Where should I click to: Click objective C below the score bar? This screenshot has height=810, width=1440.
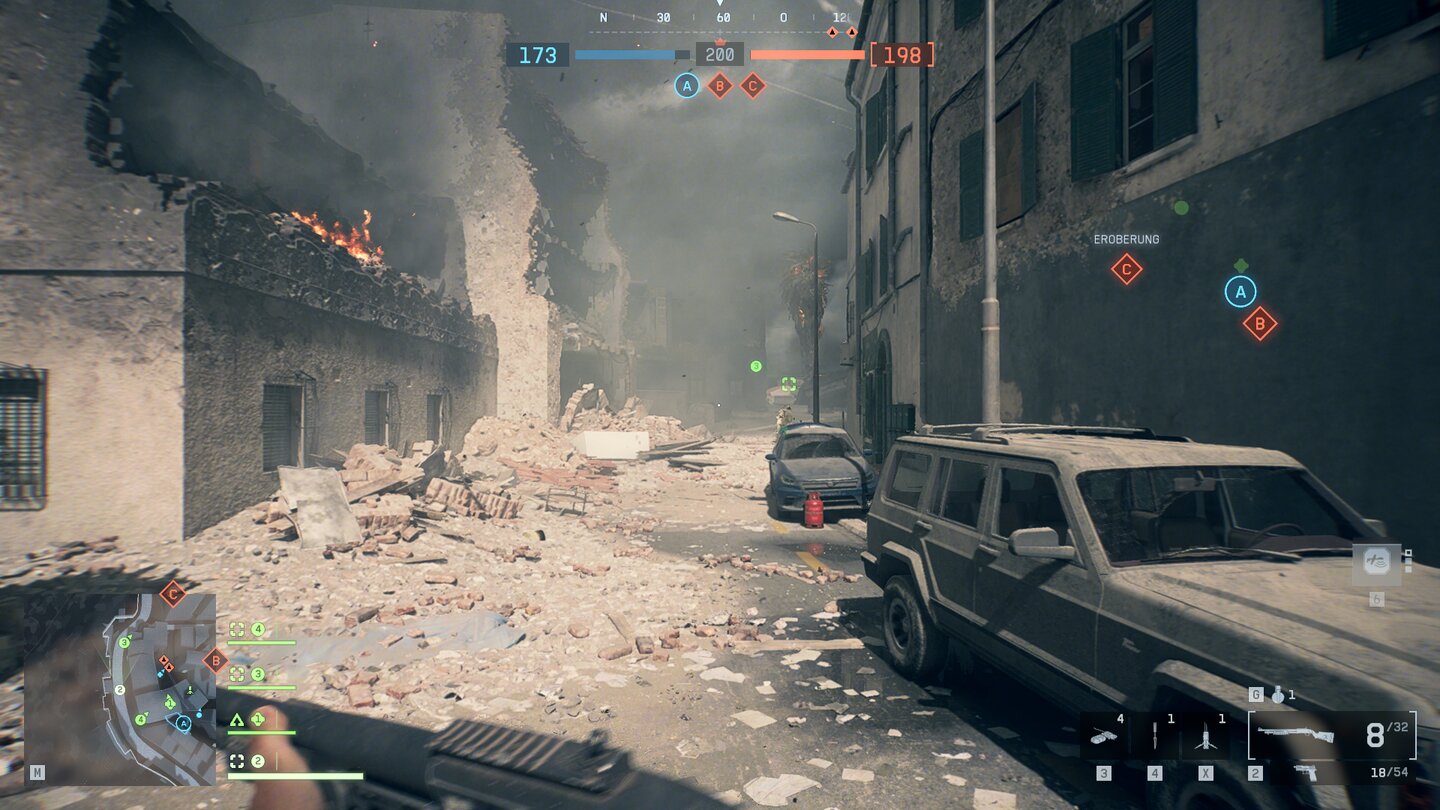click(x=752, y=86)
